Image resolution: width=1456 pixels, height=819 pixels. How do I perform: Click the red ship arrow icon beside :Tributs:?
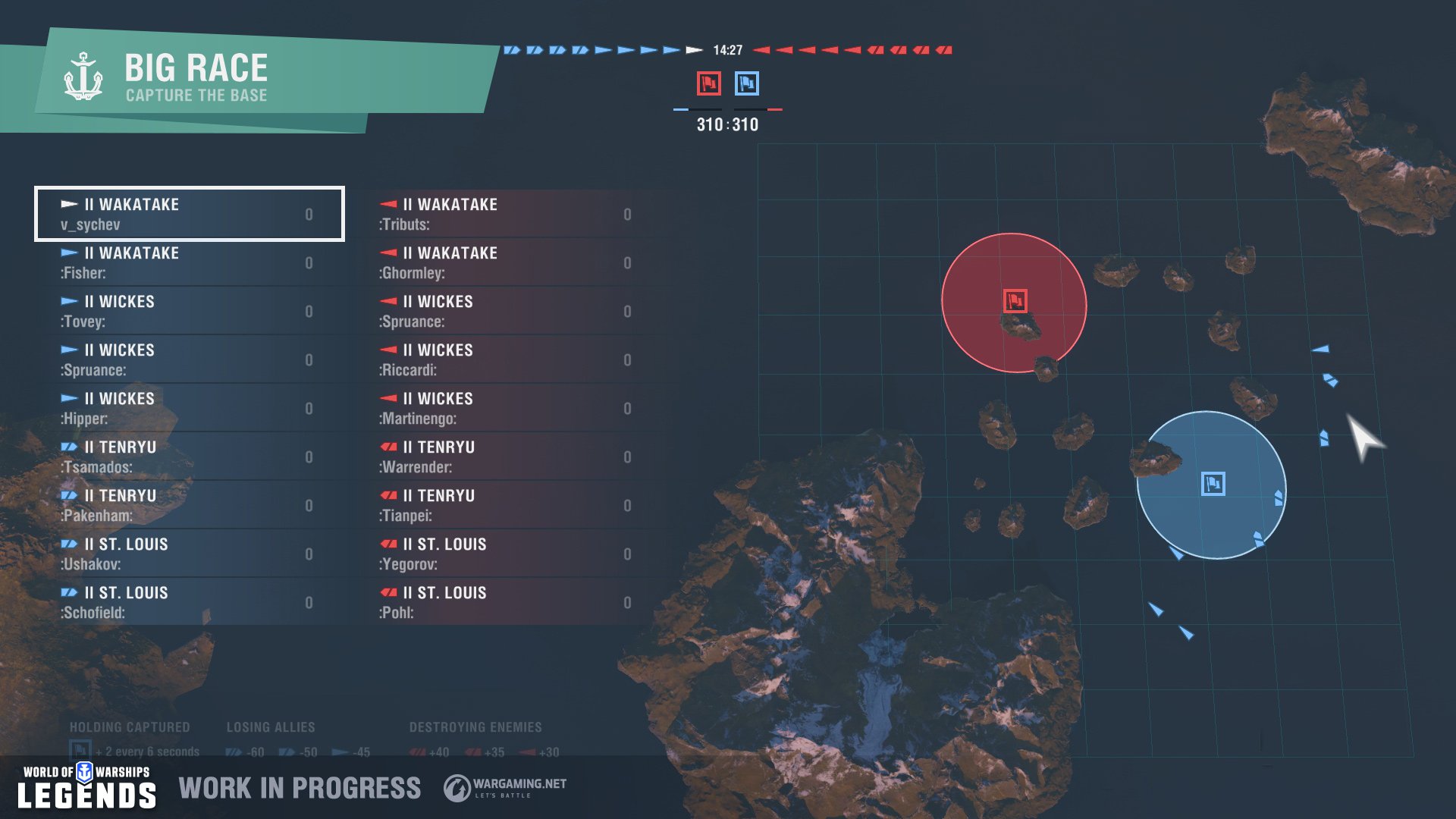tap(388, 204)
